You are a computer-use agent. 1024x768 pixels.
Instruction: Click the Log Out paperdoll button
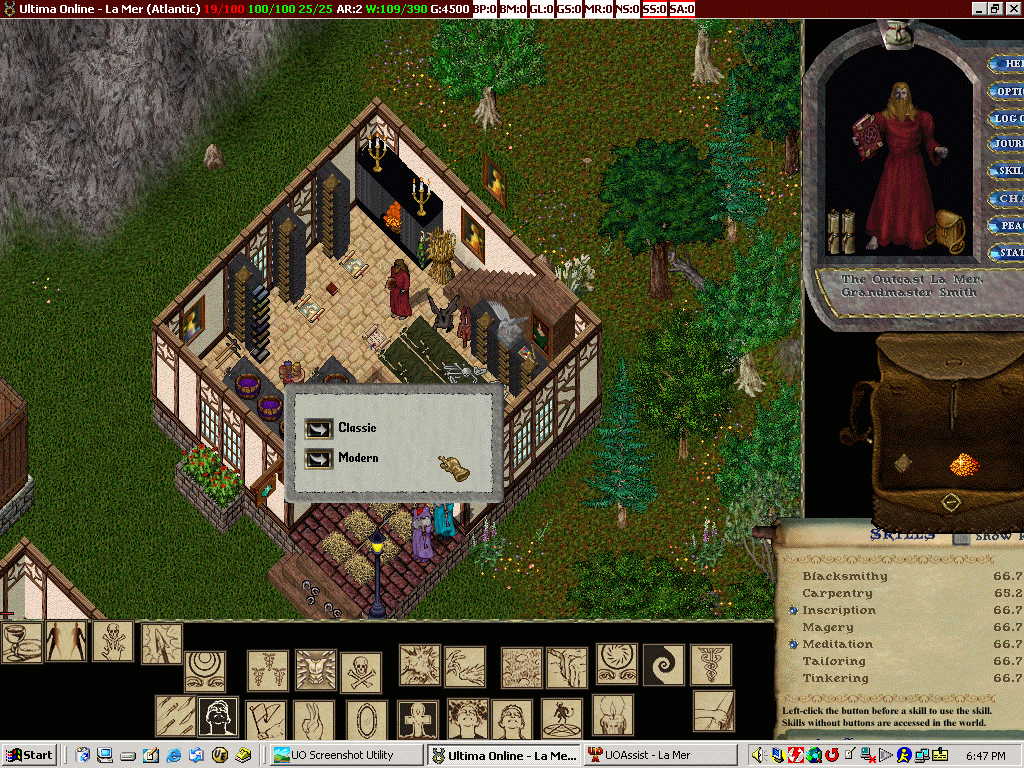1006,118
